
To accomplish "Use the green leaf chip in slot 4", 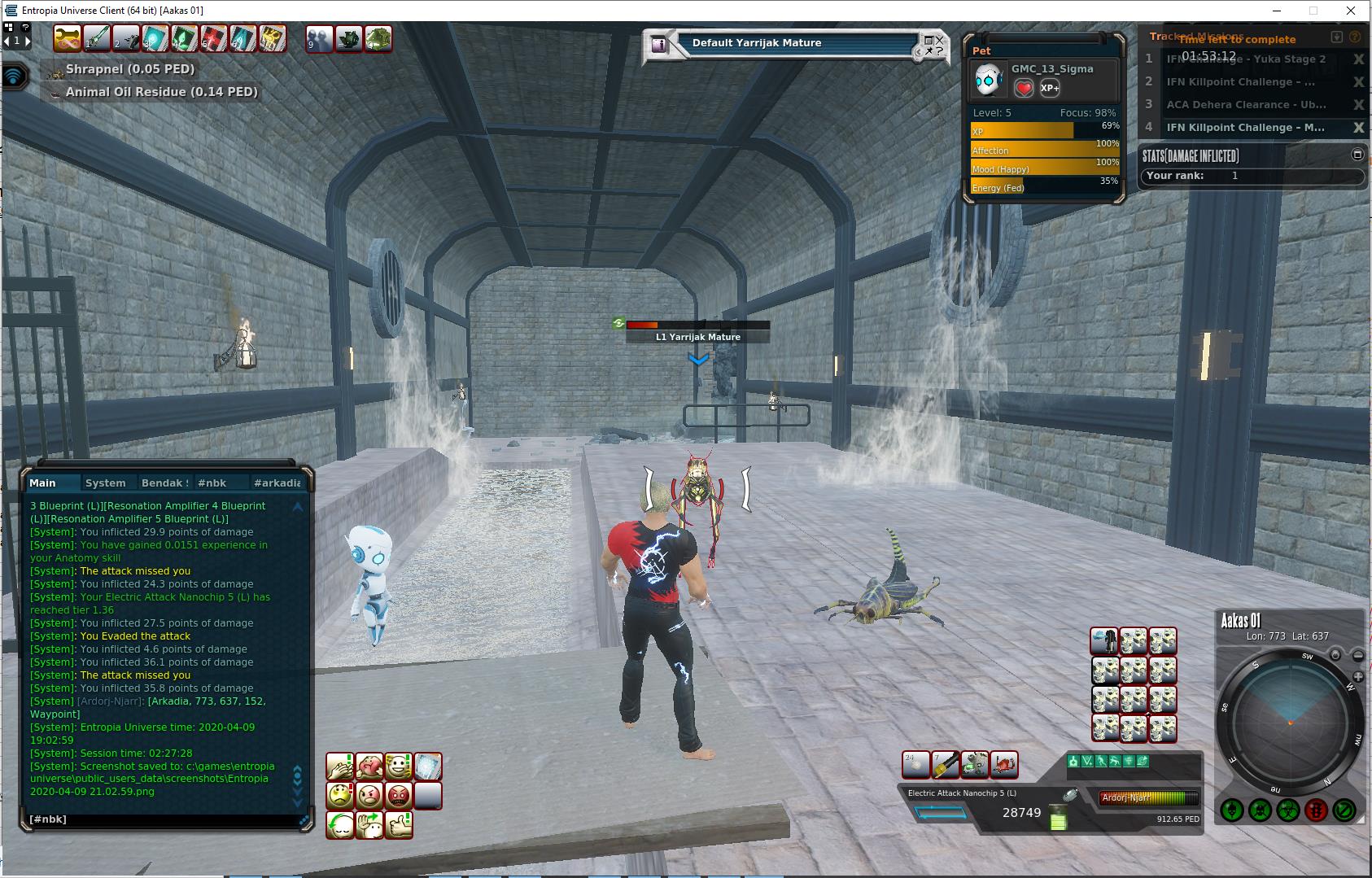I will 185,39.
